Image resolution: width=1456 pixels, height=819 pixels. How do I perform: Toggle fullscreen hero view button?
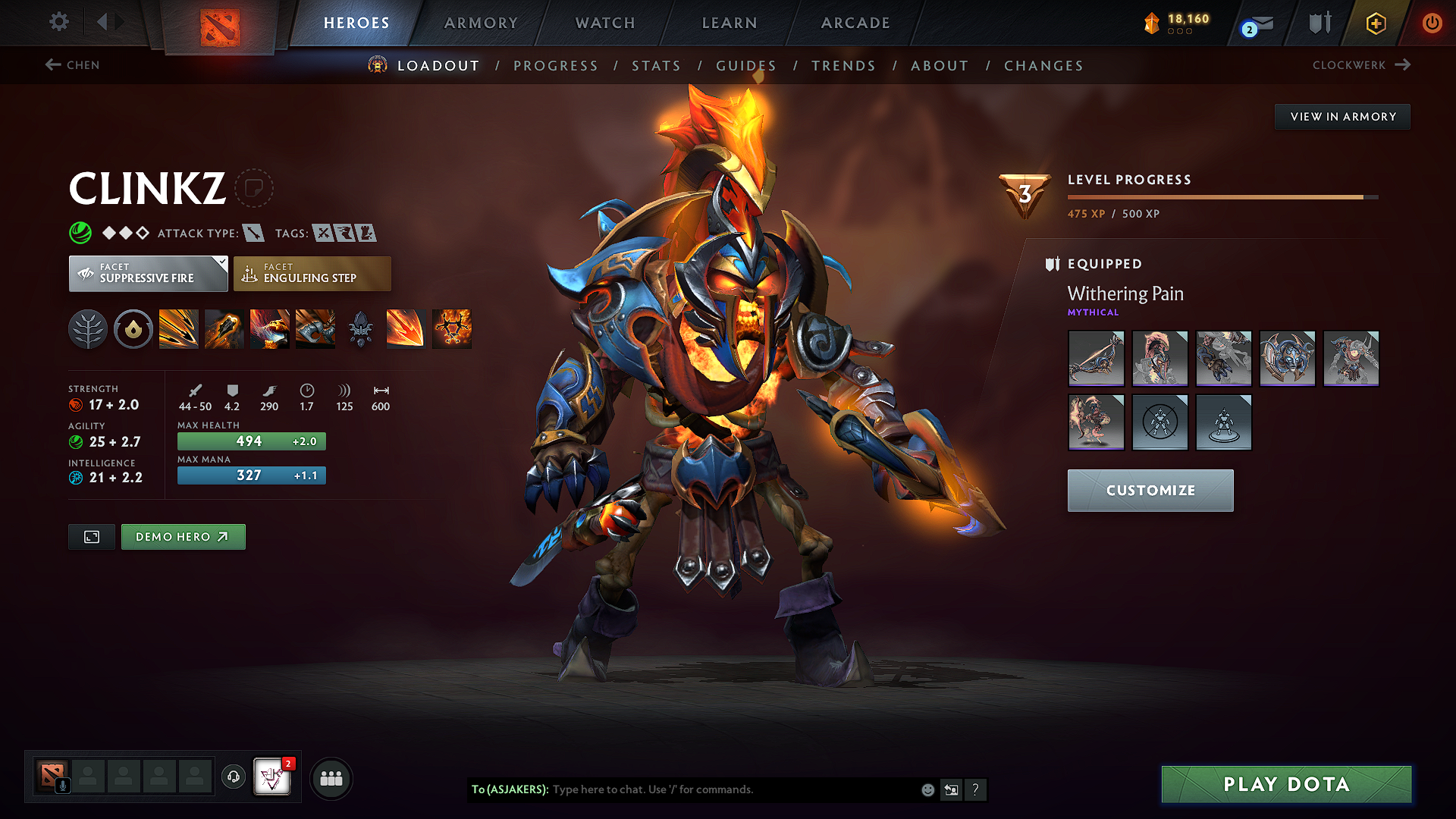point(92,537)
